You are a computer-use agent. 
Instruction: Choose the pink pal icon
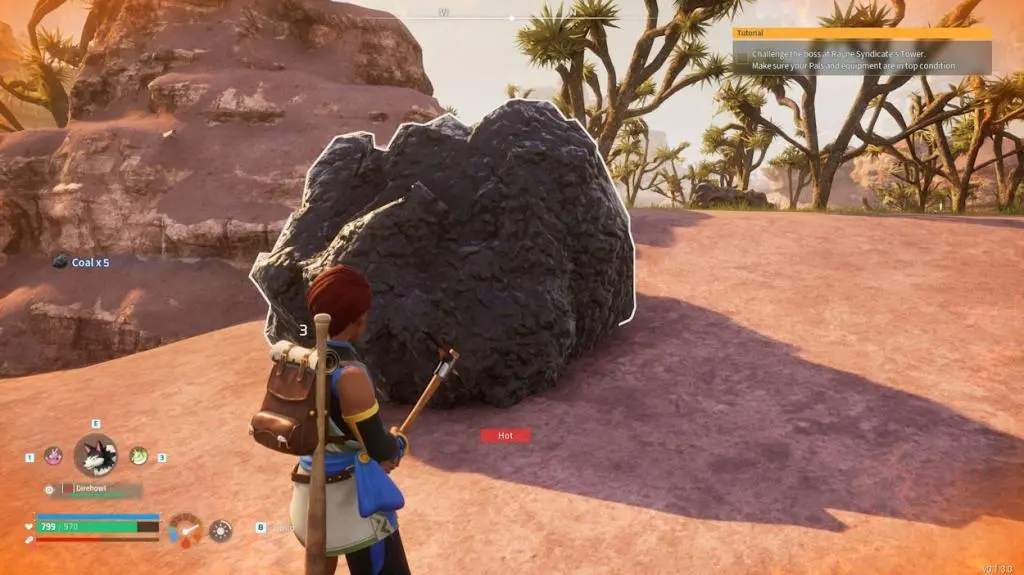(53, 456)
